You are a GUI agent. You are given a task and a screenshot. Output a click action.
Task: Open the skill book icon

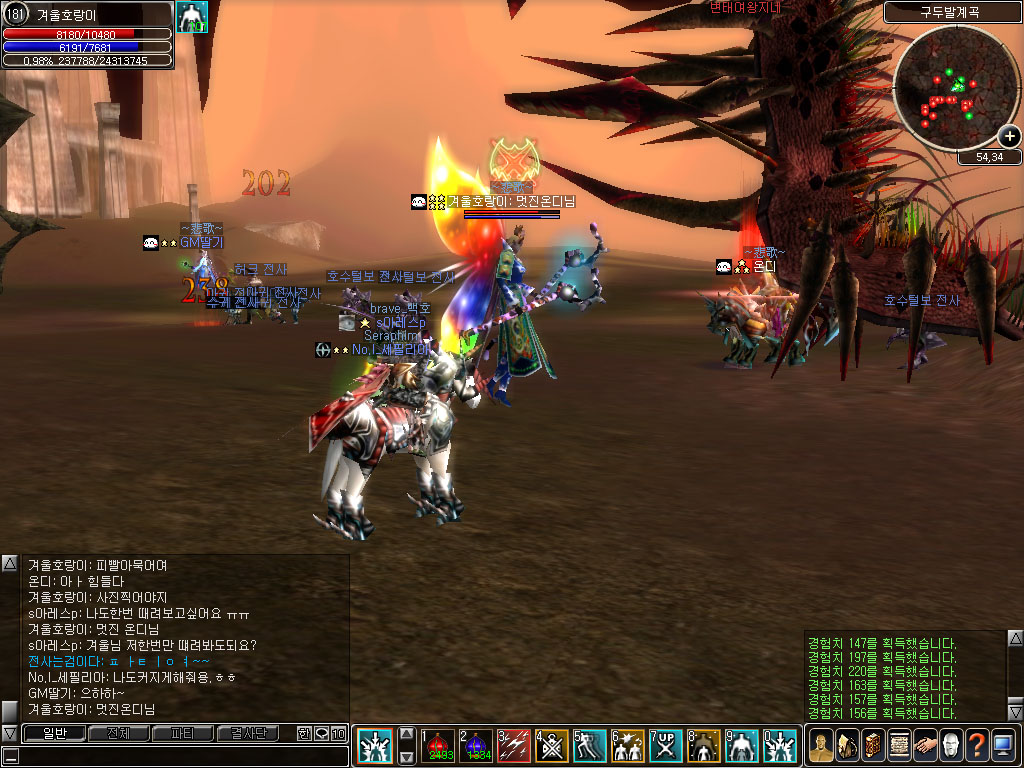873,745
